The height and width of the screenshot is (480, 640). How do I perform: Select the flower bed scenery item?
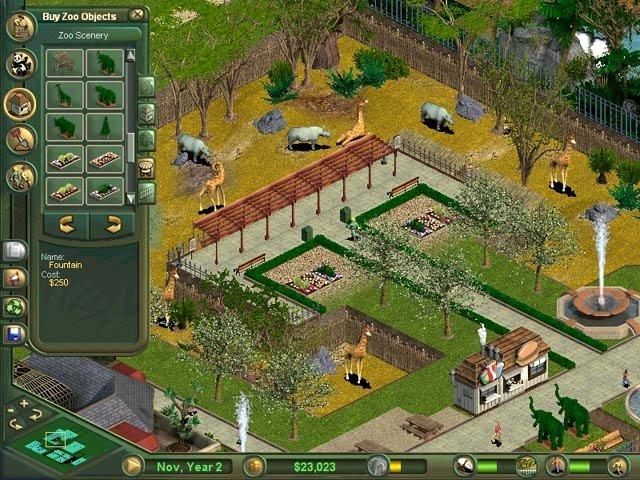(65, 160)
